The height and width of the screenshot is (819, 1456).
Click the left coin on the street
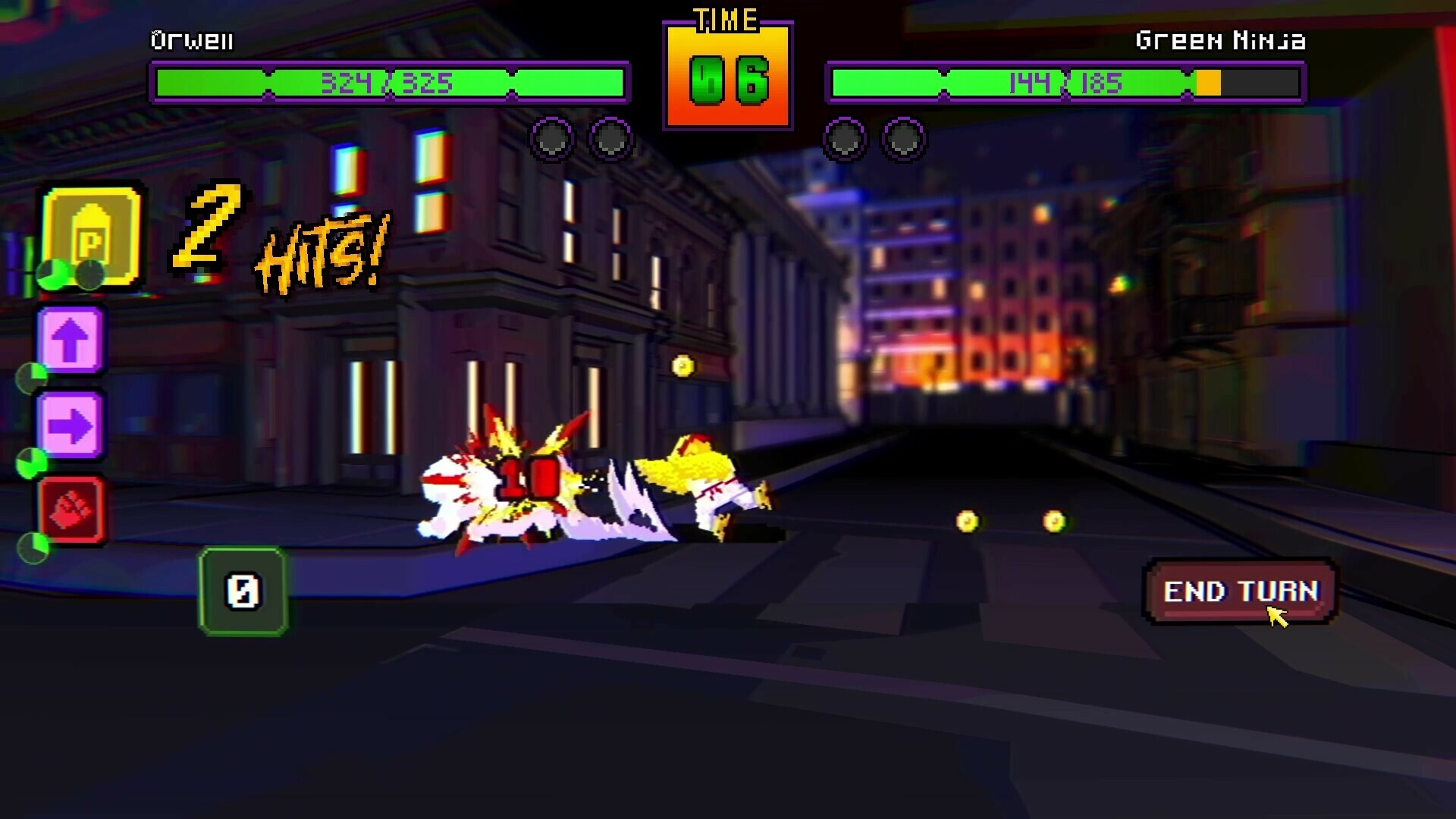click(967, 520)
